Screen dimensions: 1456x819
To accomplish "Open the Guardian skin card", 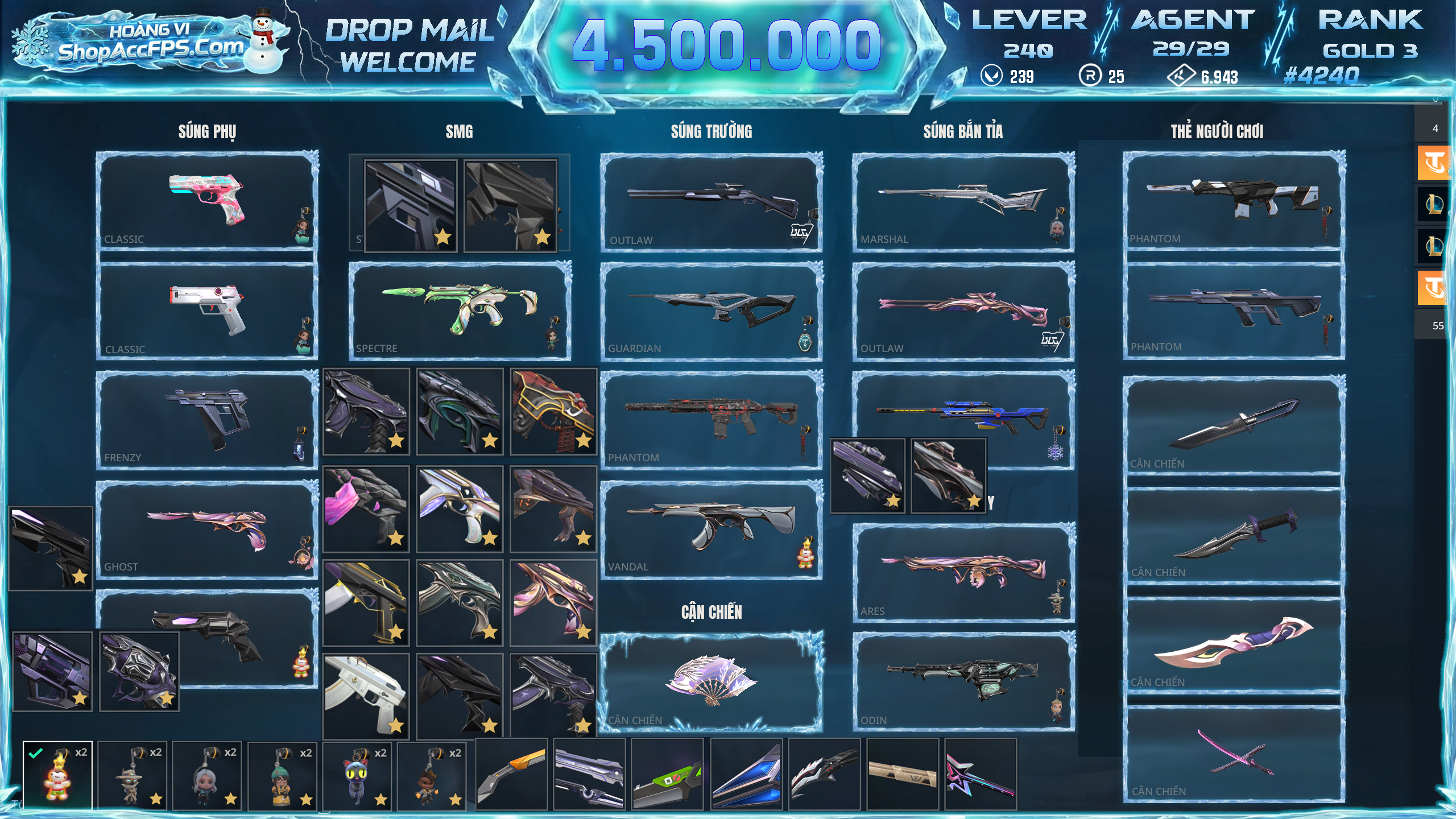I will click(711, 311).
